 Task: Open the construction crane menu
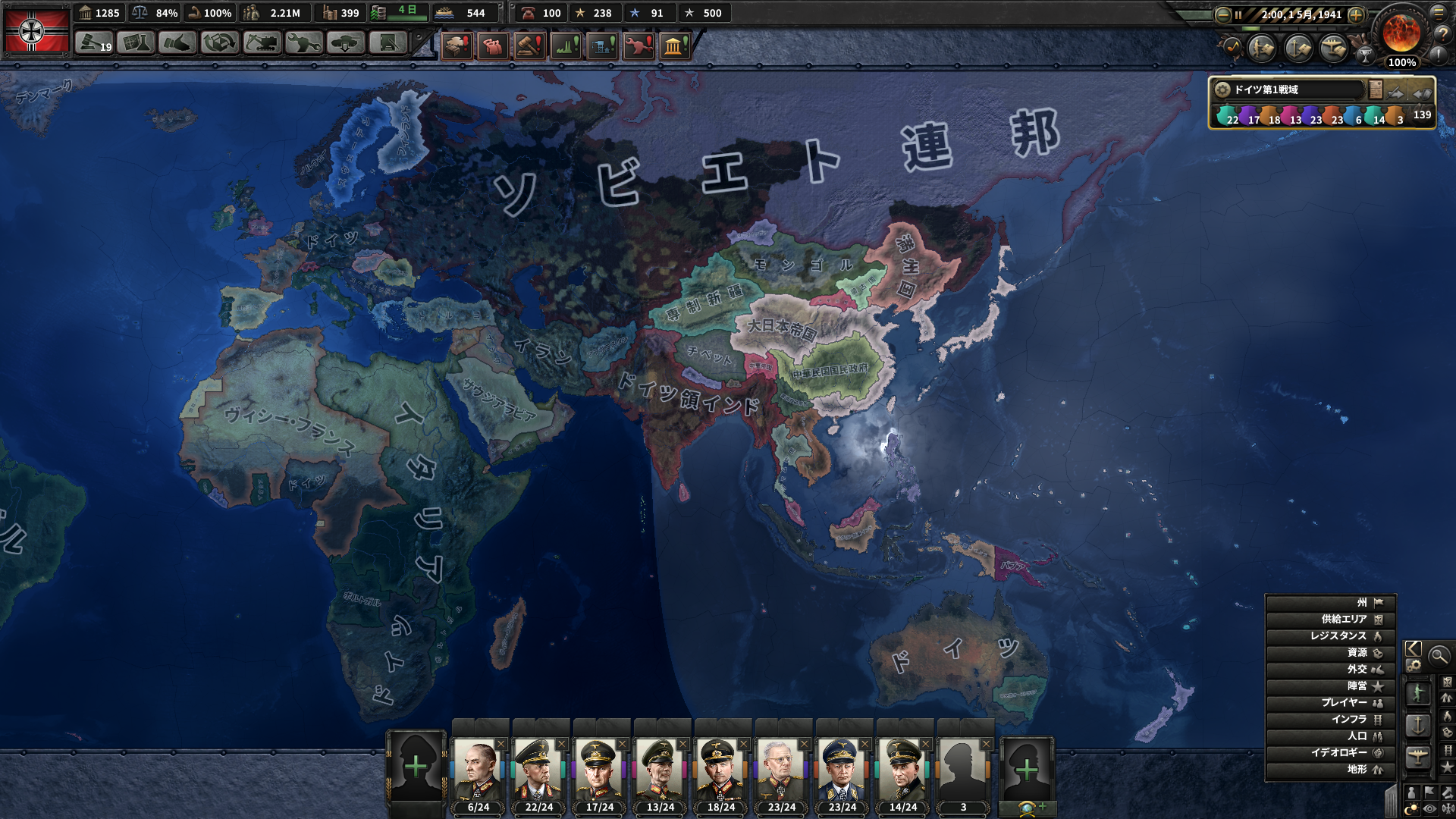tap(262, 43)
